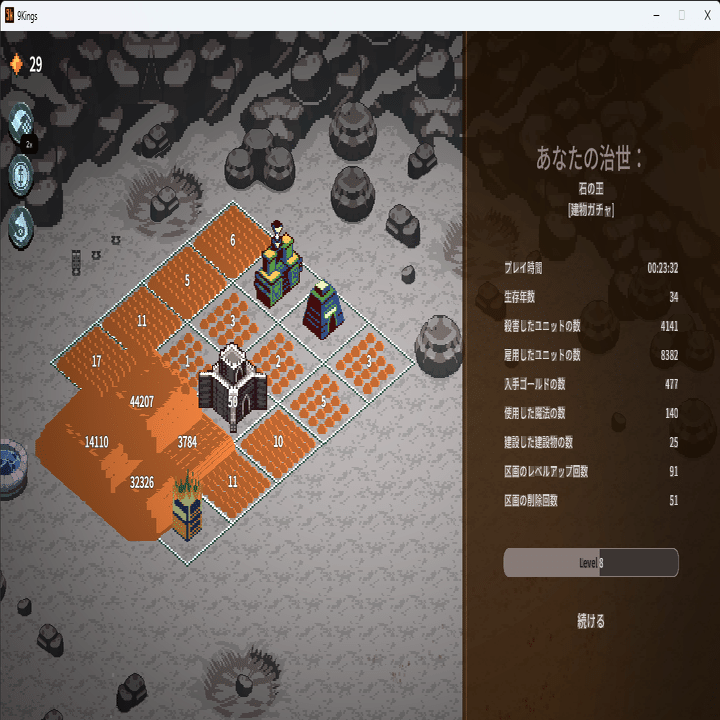
Task: Choose the orange plot numbered 14110
Action: (x=97, y=441)
